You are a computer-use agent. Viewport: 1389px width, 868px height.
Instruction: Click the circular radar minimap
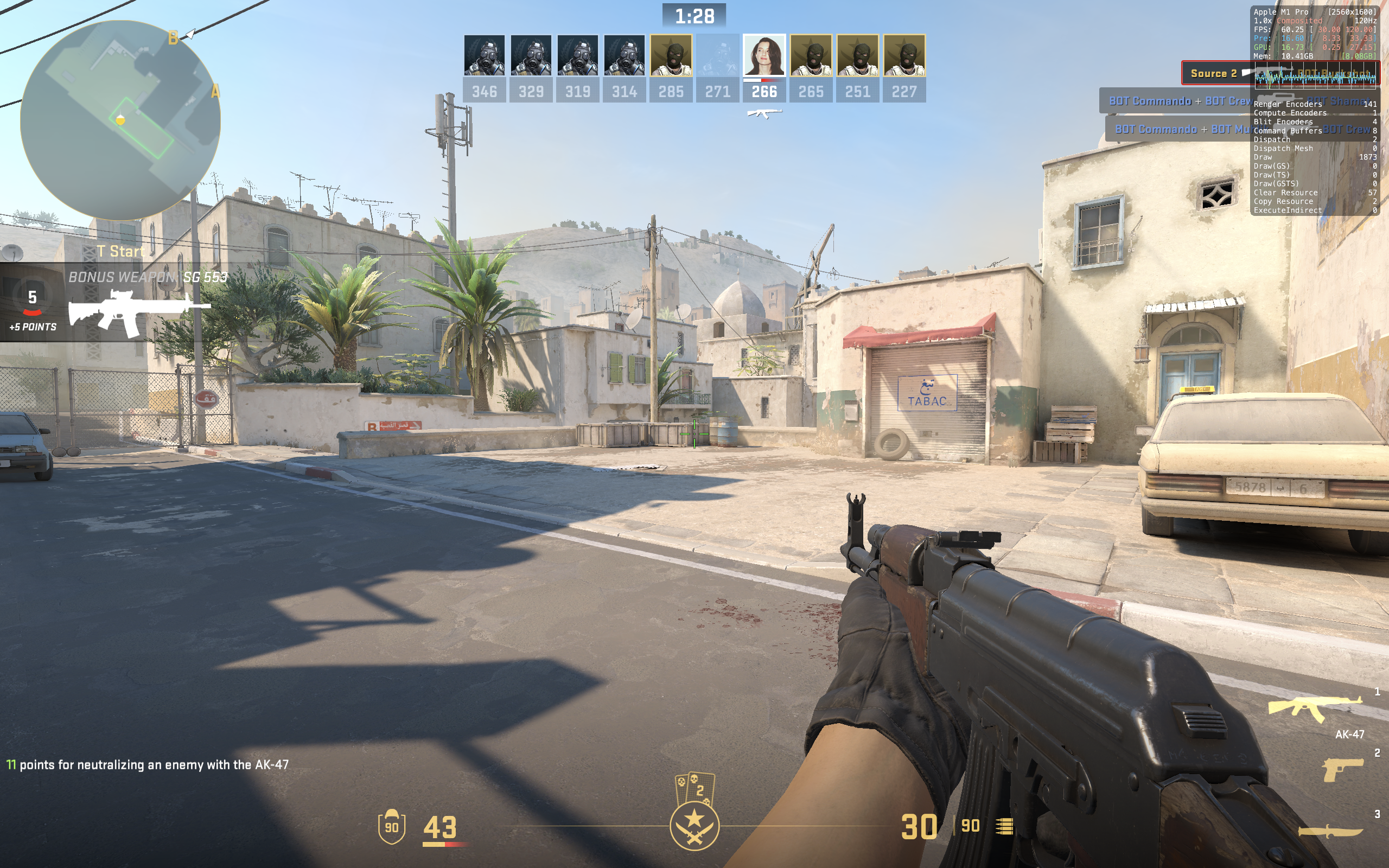[x=120, y=120]
